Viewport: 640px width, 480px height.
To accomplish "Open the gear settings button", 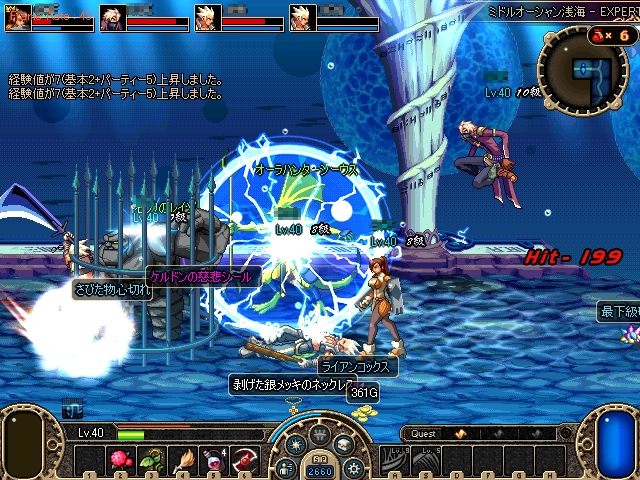I will pos(353,466).
